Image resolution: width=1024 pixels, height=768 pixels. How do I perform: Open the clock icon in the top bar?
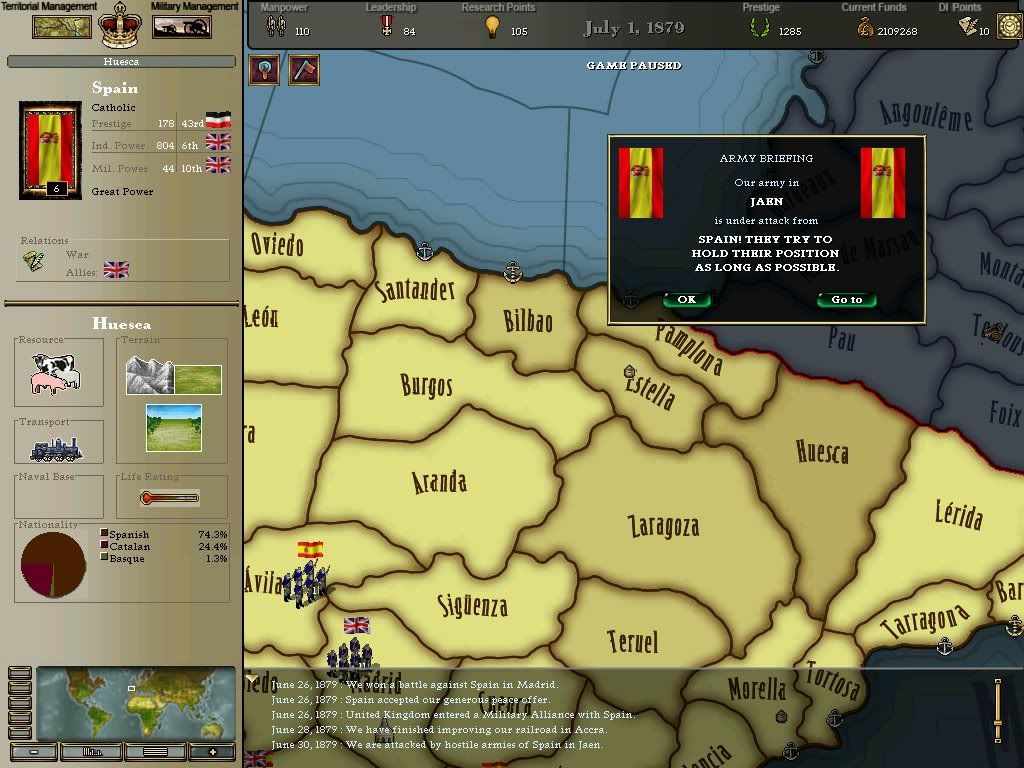point(1009,26)
